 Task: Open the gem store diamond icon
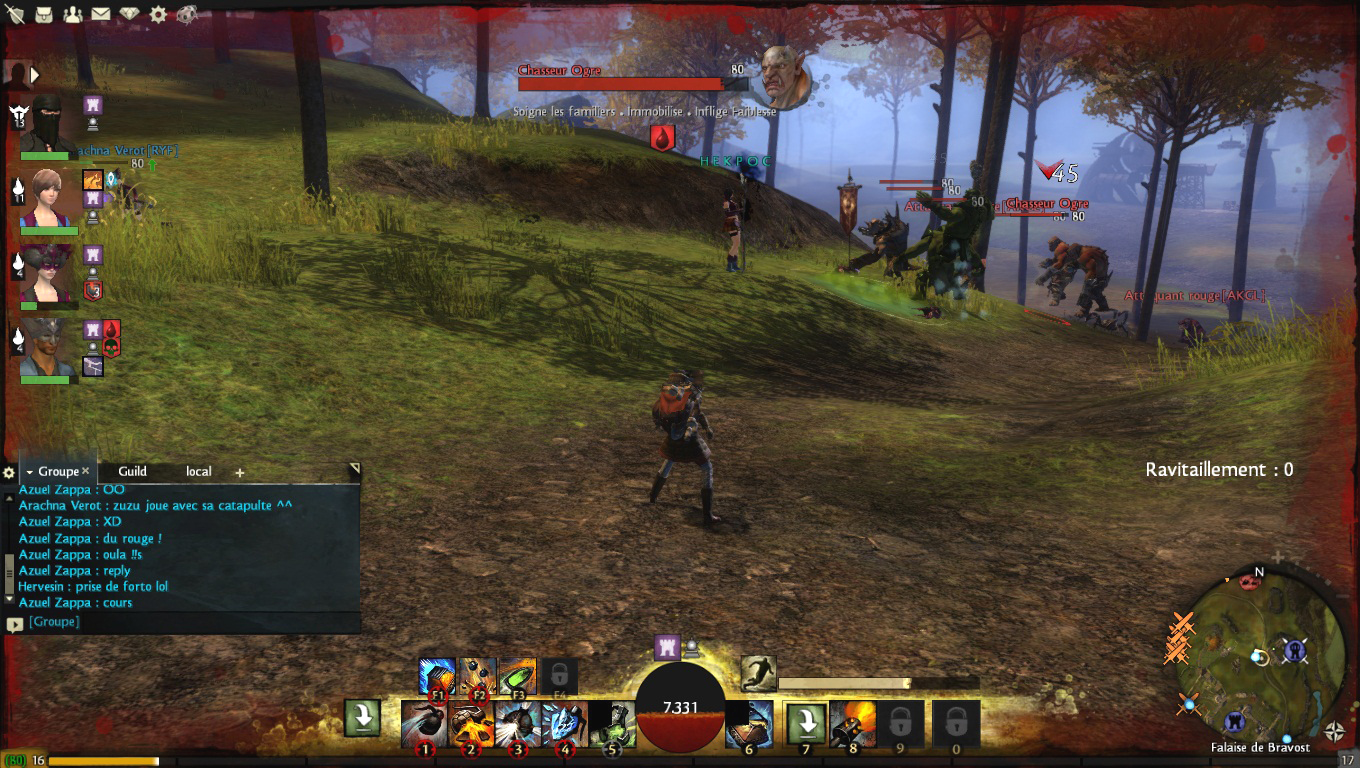[129, 14]
